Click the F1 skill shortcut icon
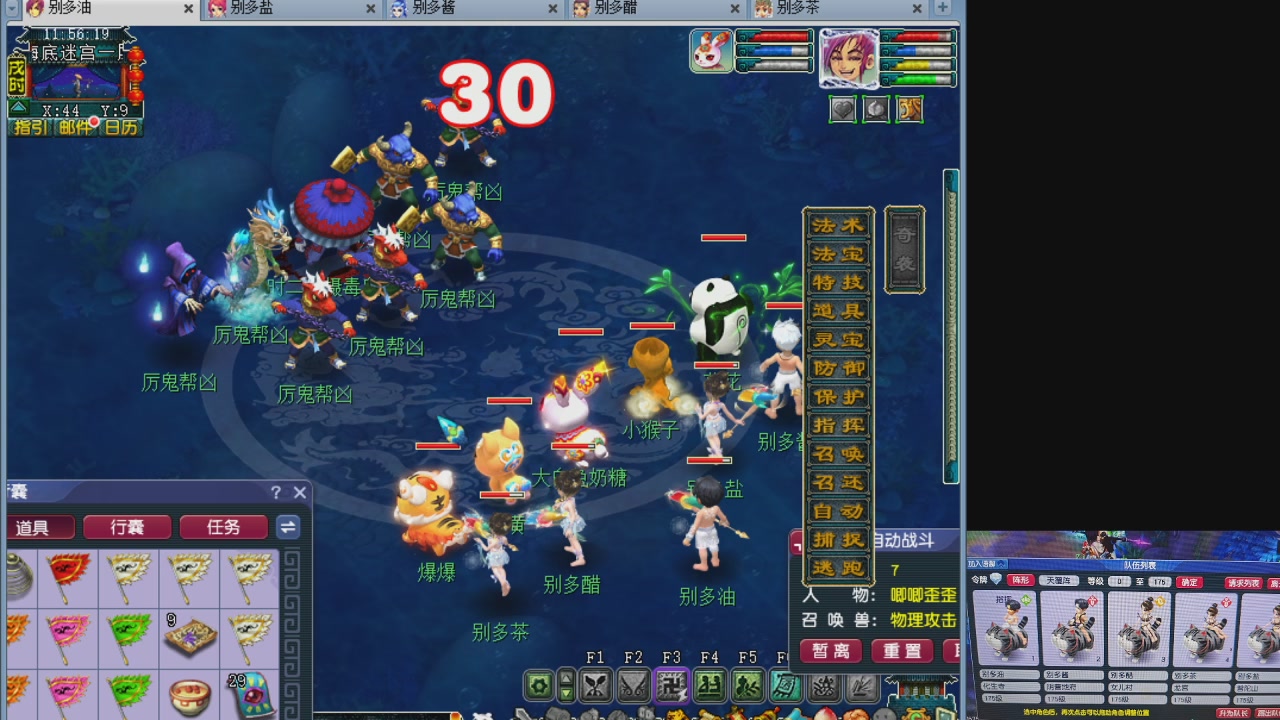Screen dimensions: 1280x720 [596, 686]
